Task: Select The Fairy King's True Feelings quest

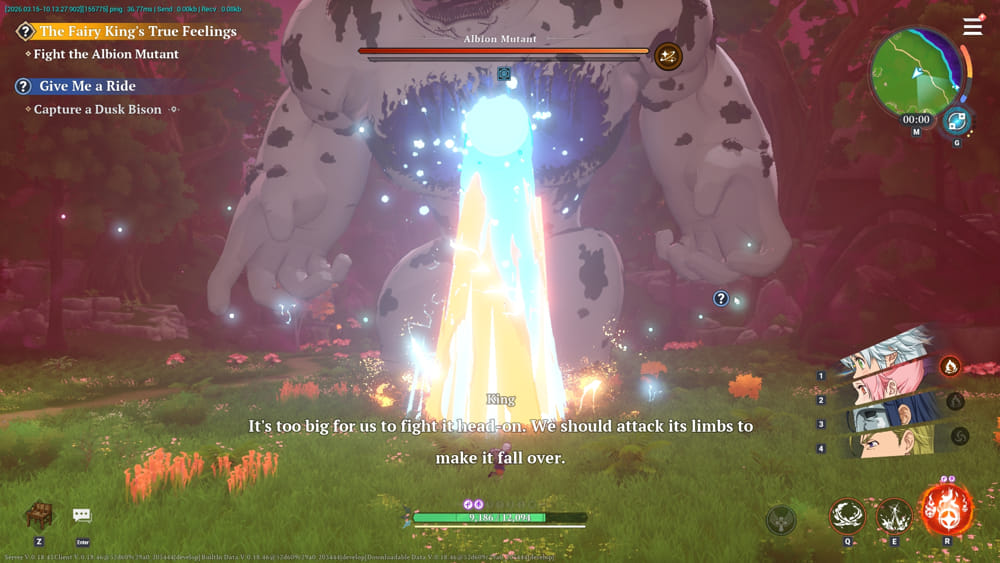Action: click(x=137, y=31)
